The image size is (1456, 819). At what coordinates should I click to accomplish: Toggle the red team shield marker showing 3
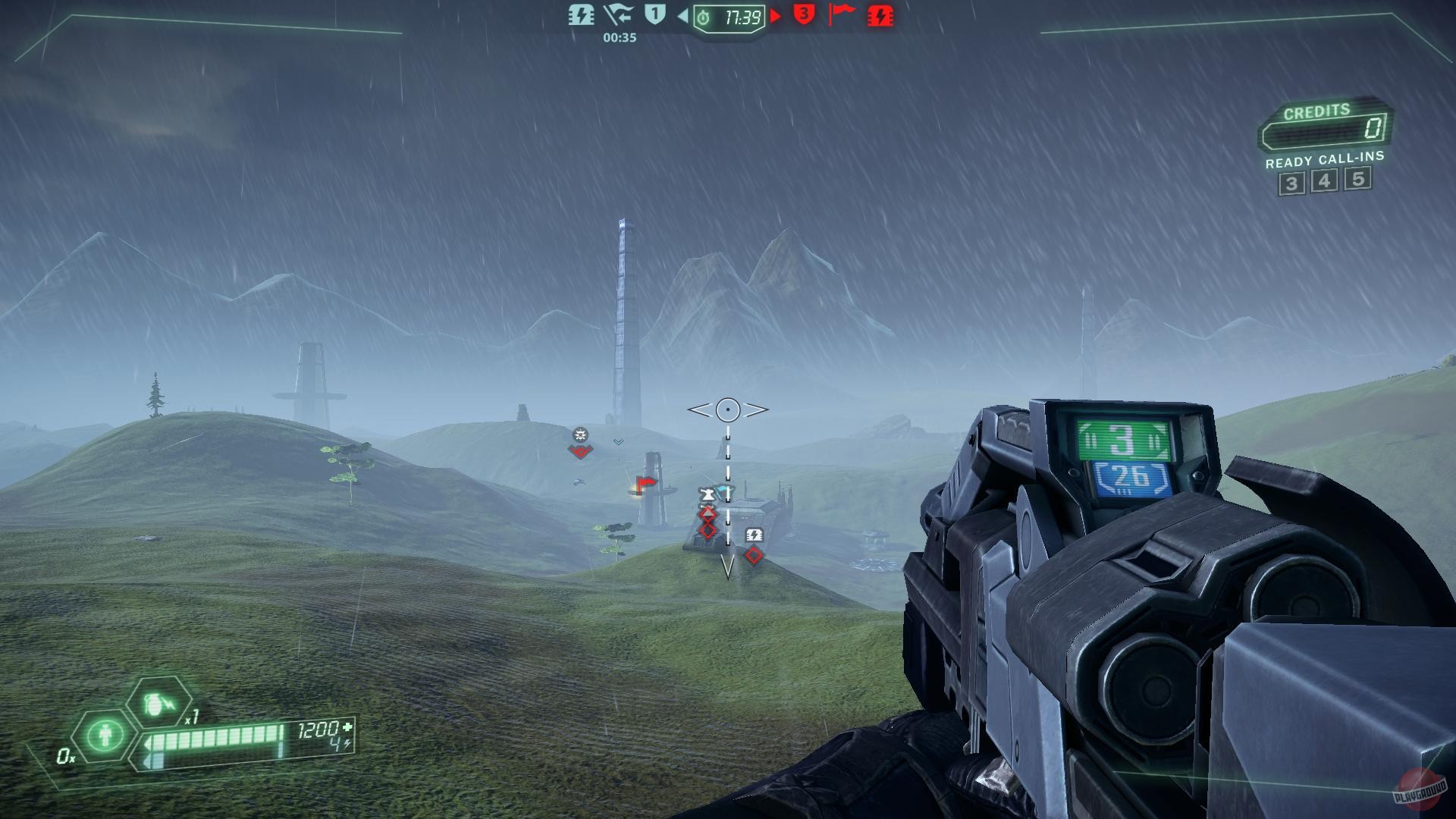click(x=803, y=15)
